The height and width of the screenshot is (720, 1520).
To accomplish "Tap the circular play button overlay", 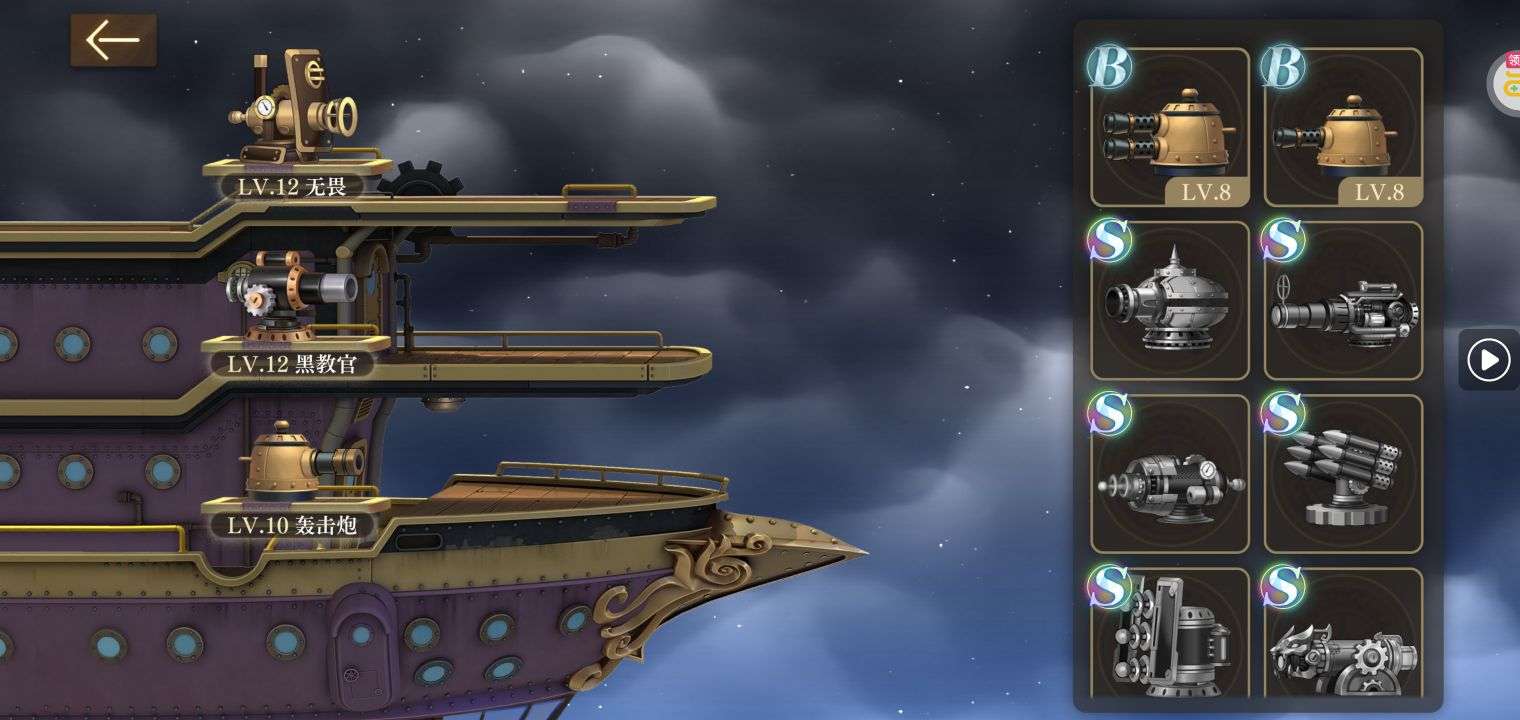I will point(1489,360).
